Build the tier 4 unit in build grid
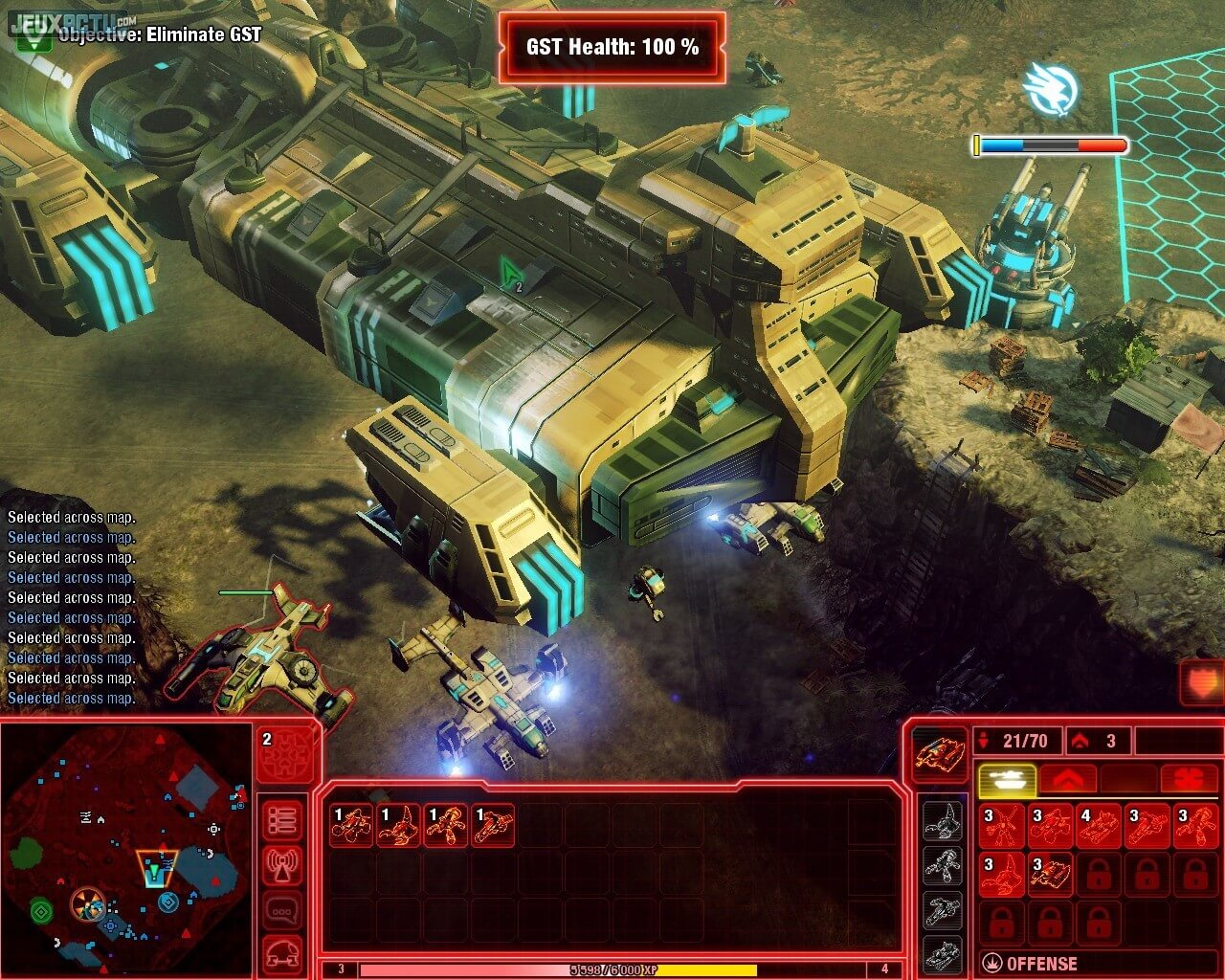This screenshot has width=1225, height=980. tap(1099, 826)
